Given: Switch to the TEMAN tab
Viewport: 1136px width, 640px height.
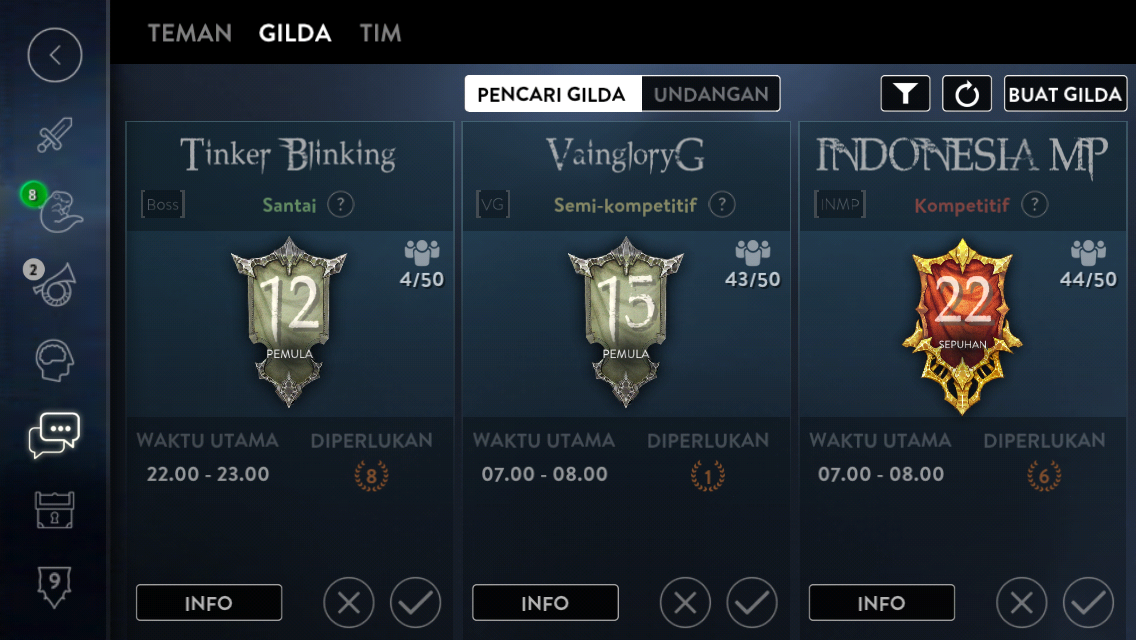Looking at the screenshot, I should 190,33.
